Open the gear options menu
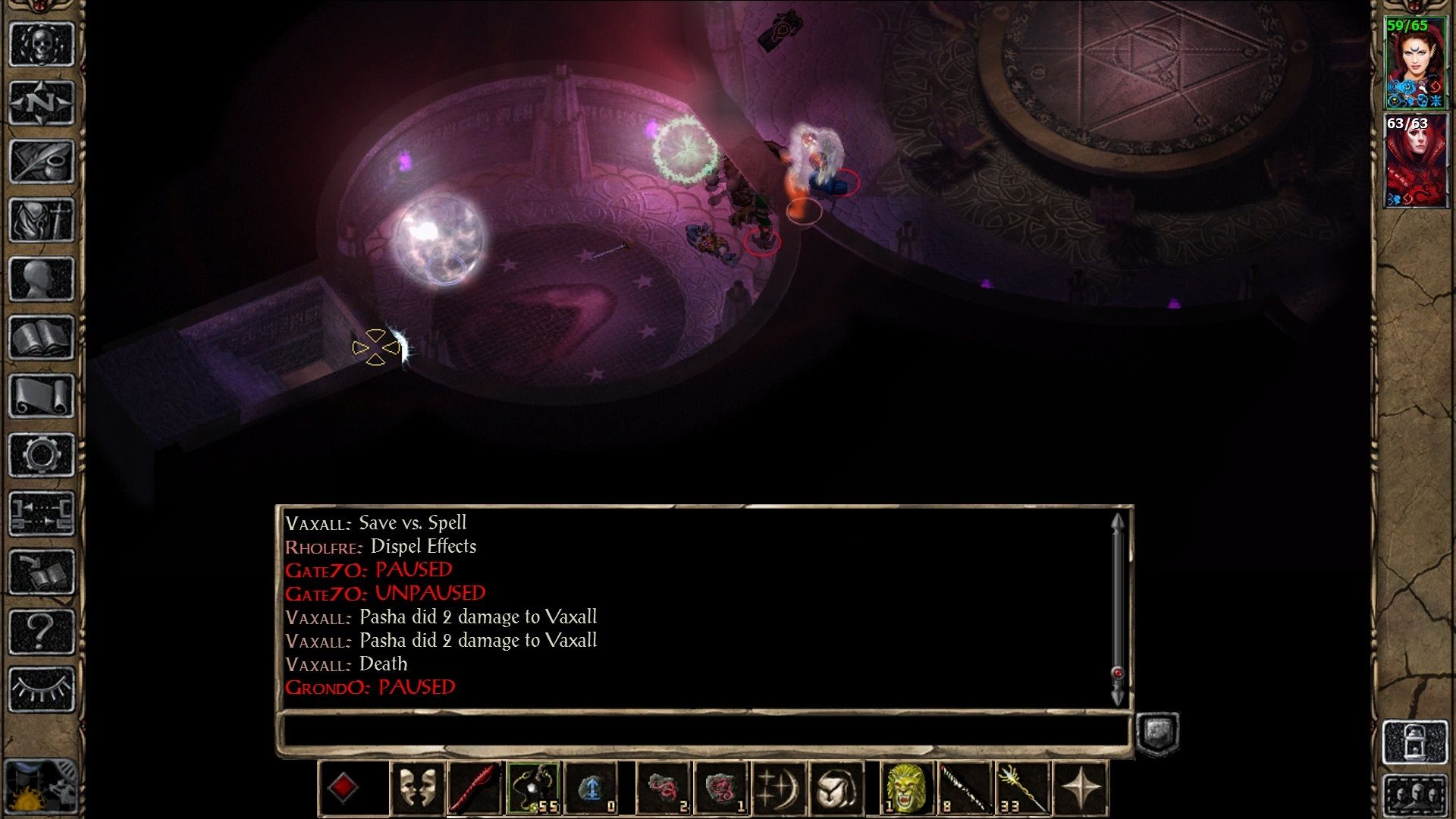Screen dimensions: 1456x819 click(42, 455)
